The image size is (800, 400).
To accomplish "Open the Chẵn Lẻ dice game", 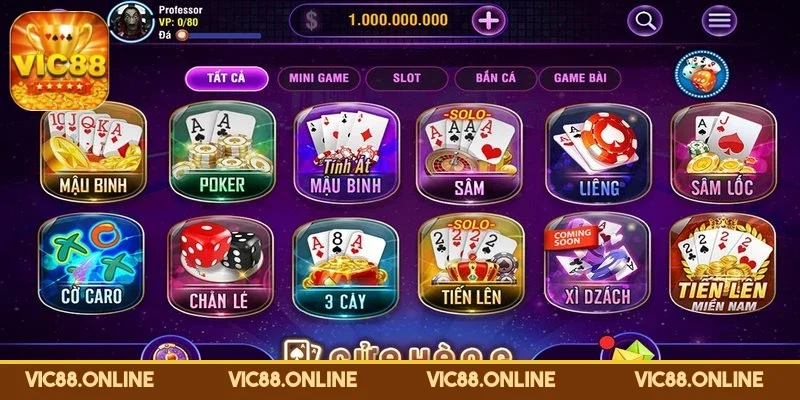I will point(220,264).
